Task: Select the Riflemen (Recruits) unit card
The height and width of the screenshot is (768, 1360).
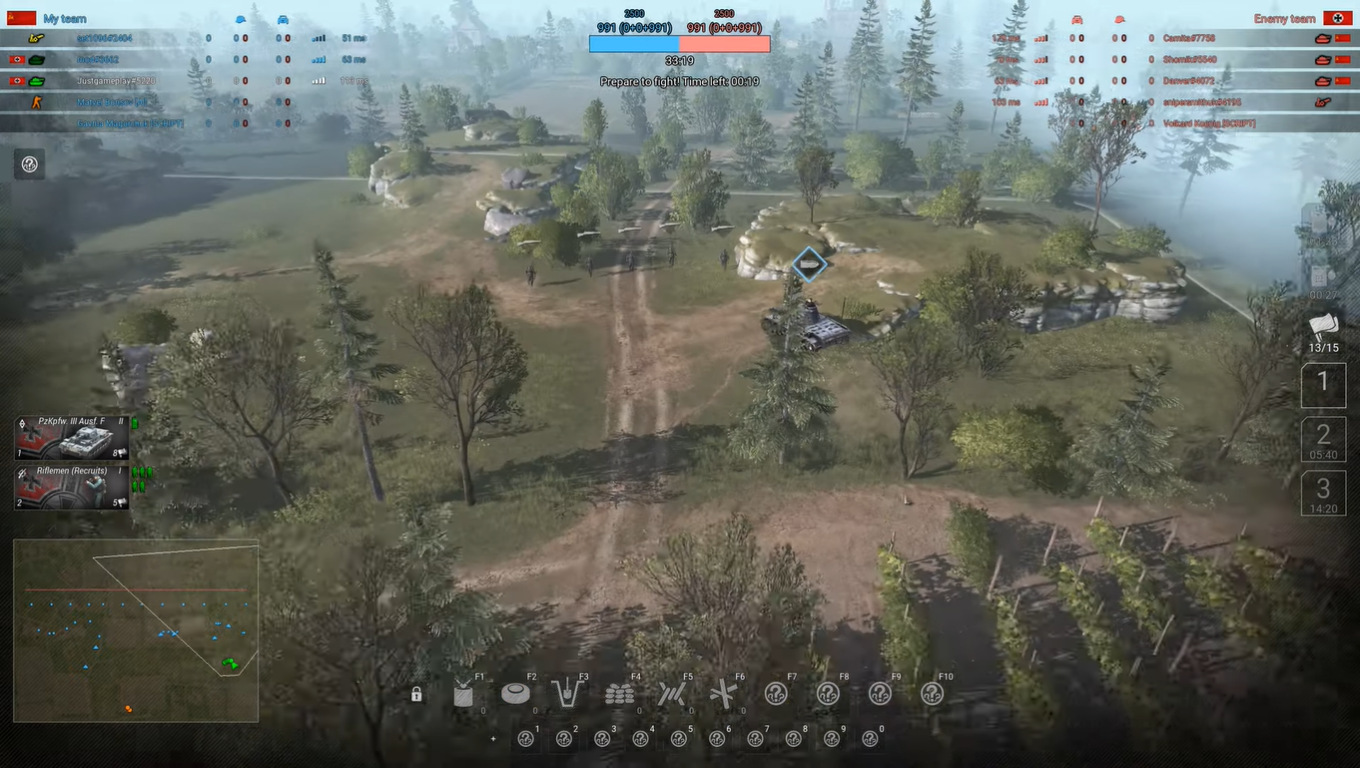Action: point(70,487)
